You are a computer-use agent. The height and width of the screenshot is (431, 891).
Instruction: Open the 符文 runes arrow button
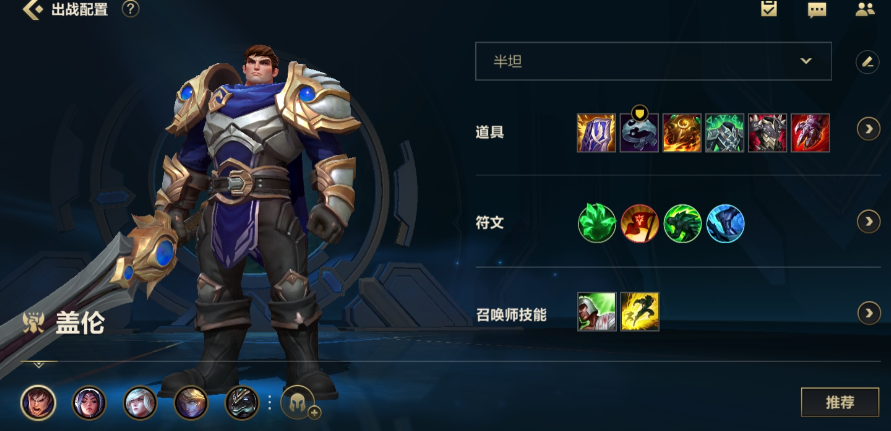coord(868,223)
